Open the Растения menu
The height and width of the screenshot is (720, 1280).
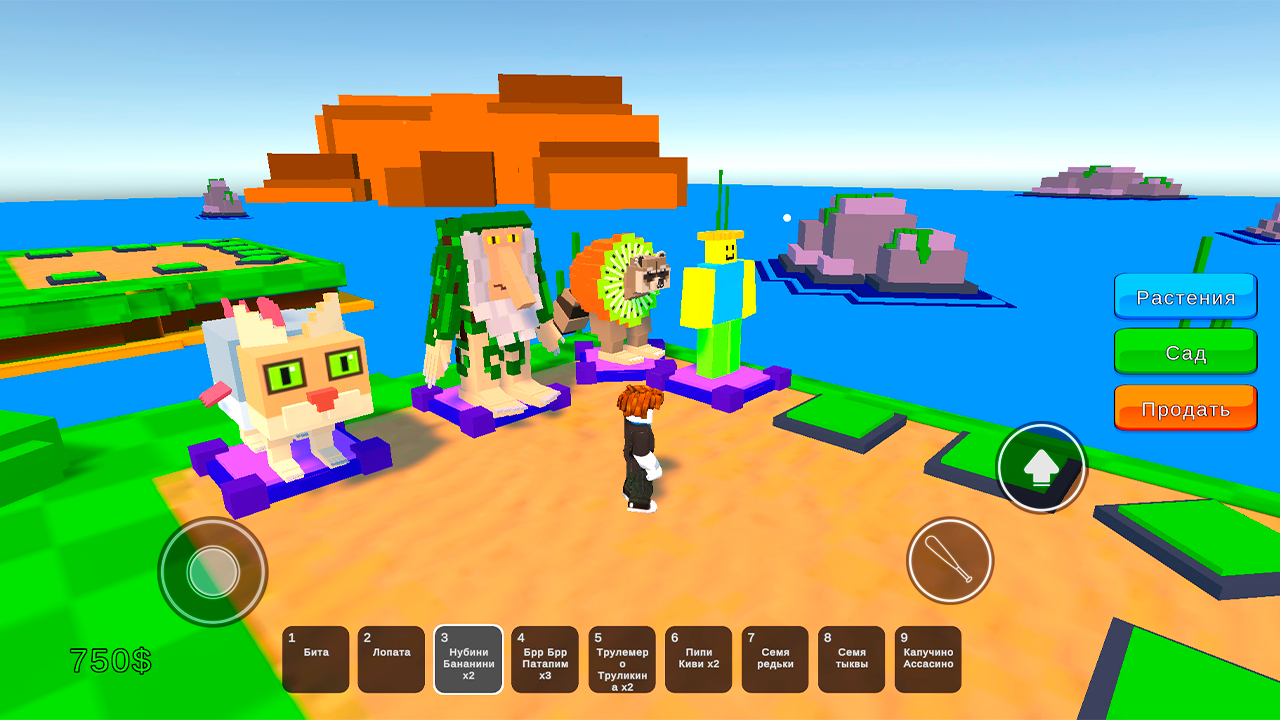1185,296
